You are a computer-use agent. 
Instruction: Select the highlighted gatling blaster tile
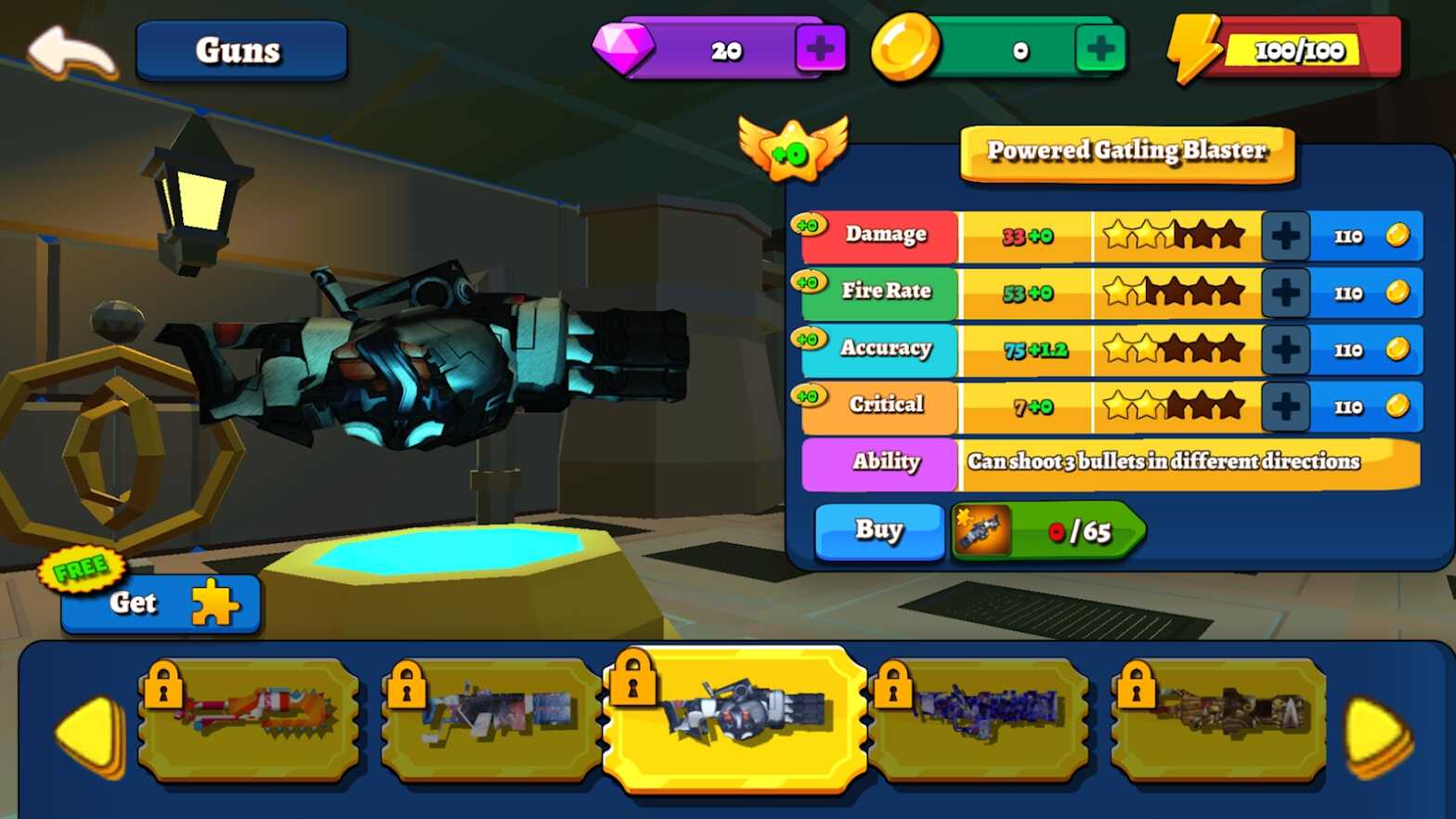(x=735, y=718)
